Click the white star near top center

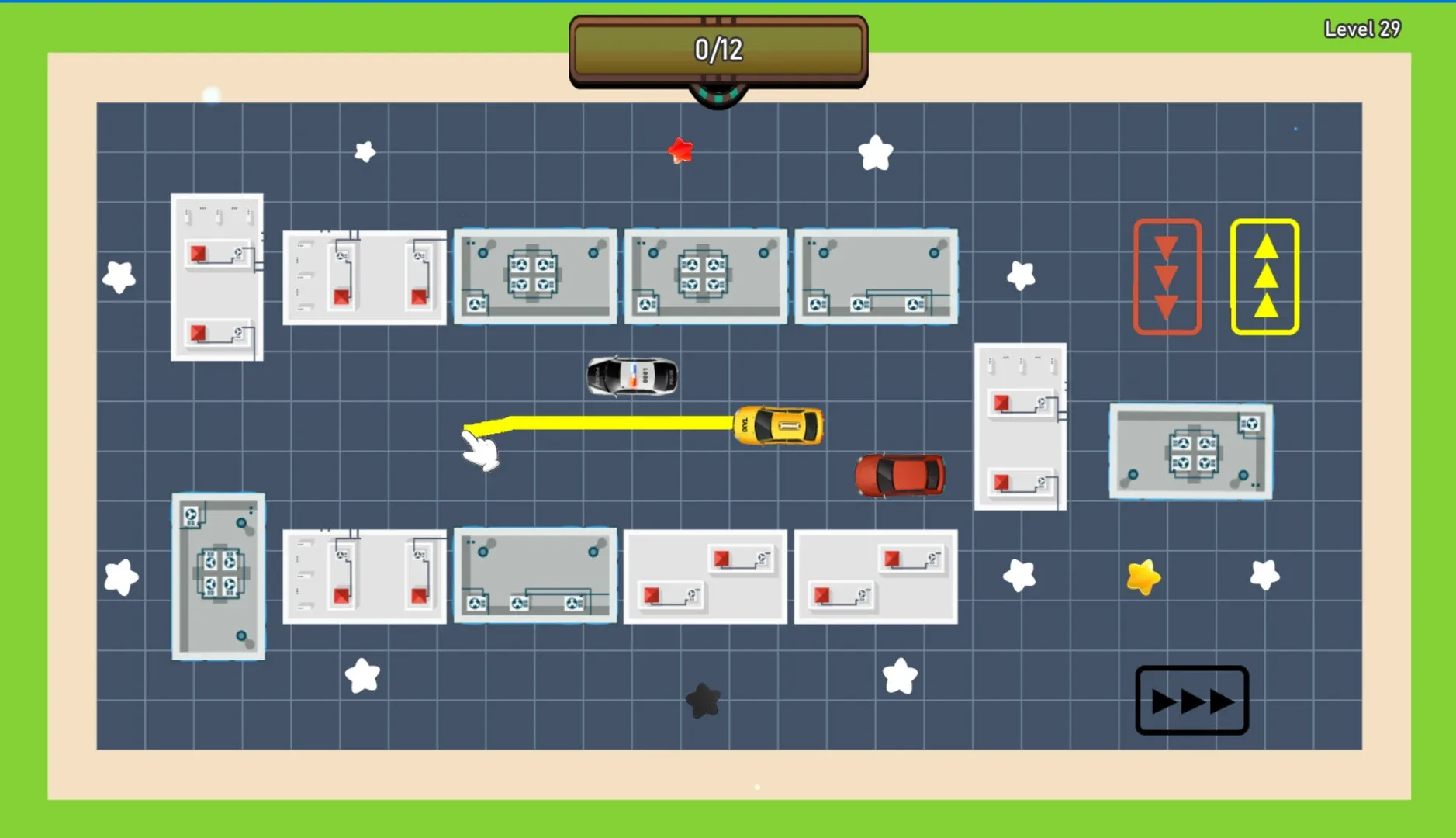click(877, 152)
